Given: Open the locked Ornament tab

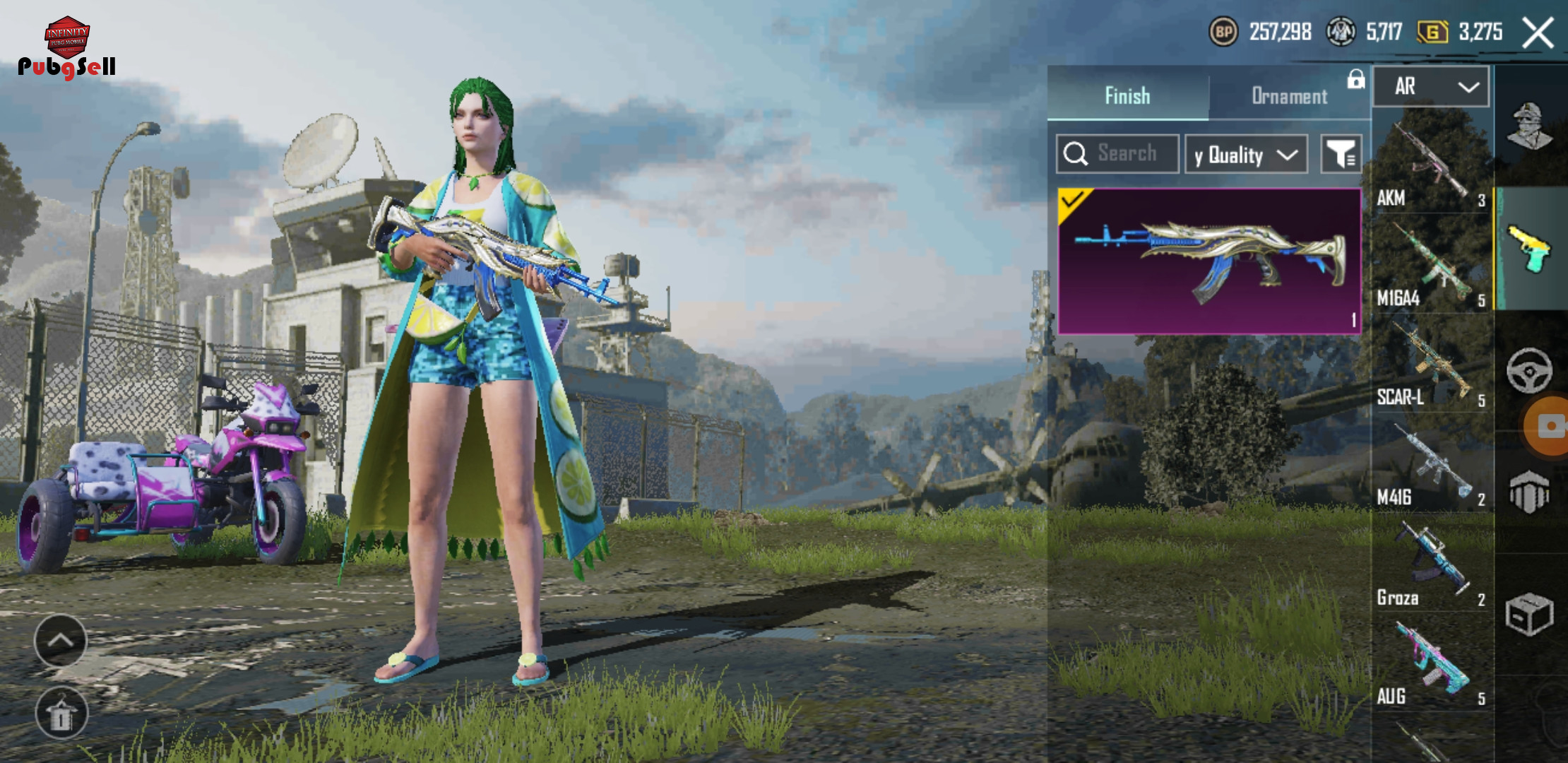Looking at the screenshot, I should click(1290, 95).
